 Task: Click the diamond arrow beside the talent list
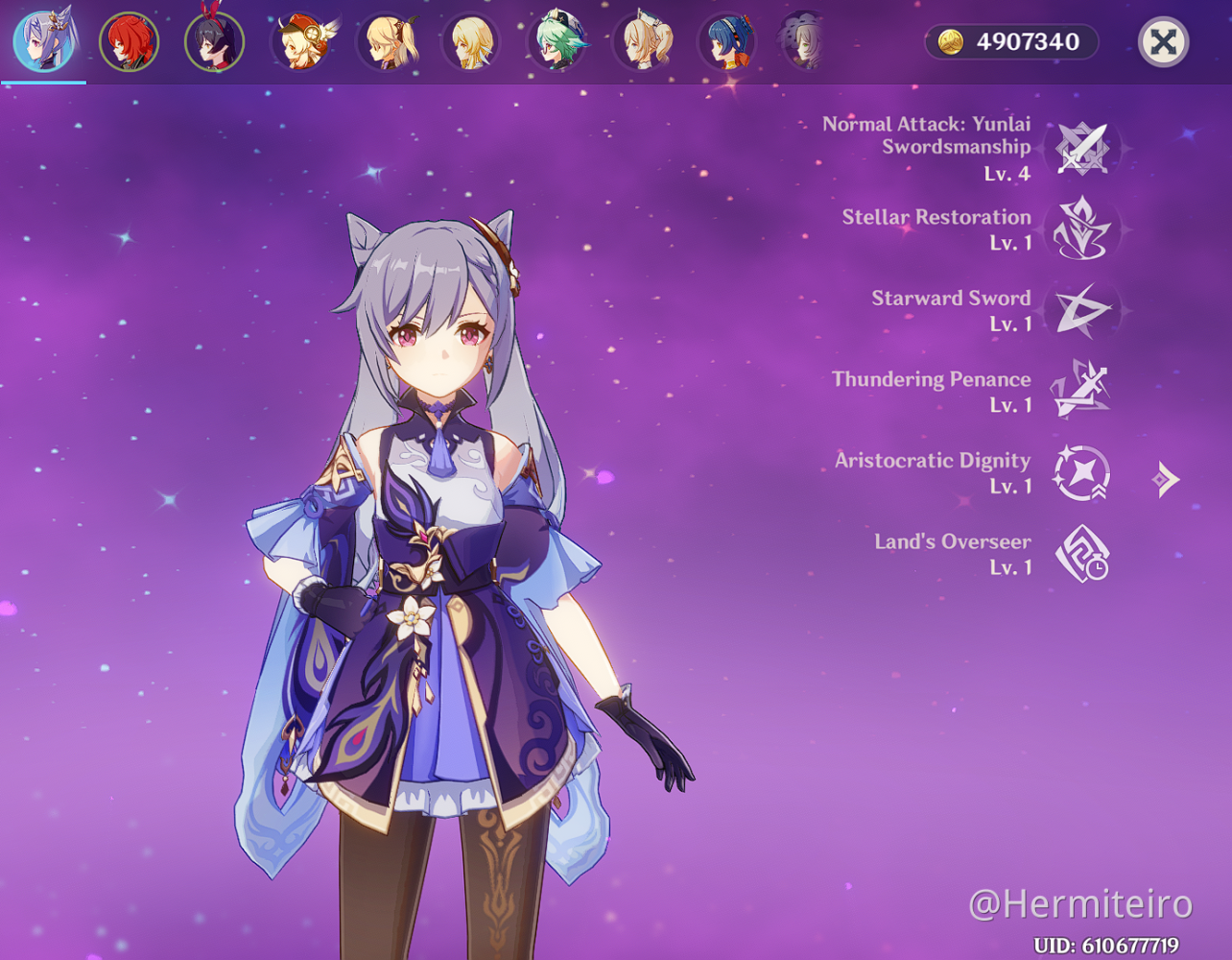tap(1166, 479)
